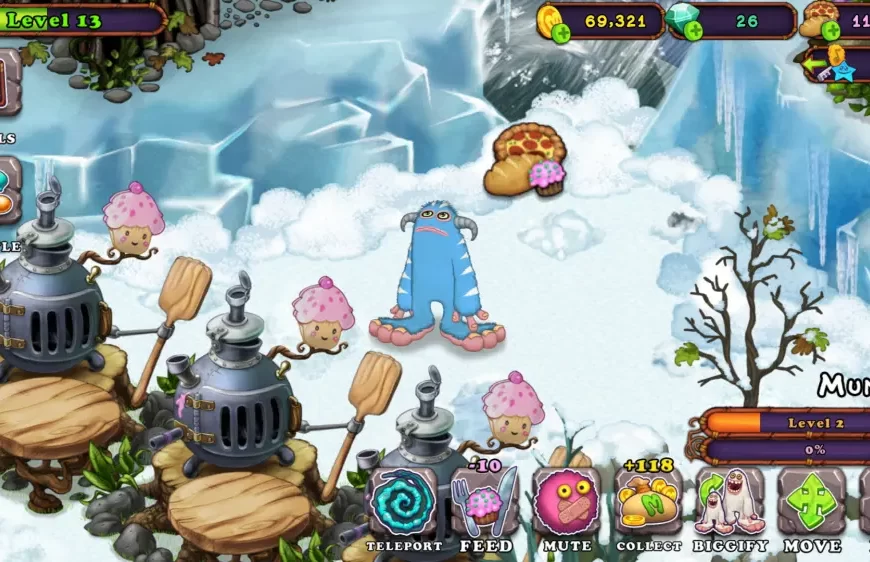Collect coins from the monster
Viewport: 870px width, 562px height.
point(648,501)
